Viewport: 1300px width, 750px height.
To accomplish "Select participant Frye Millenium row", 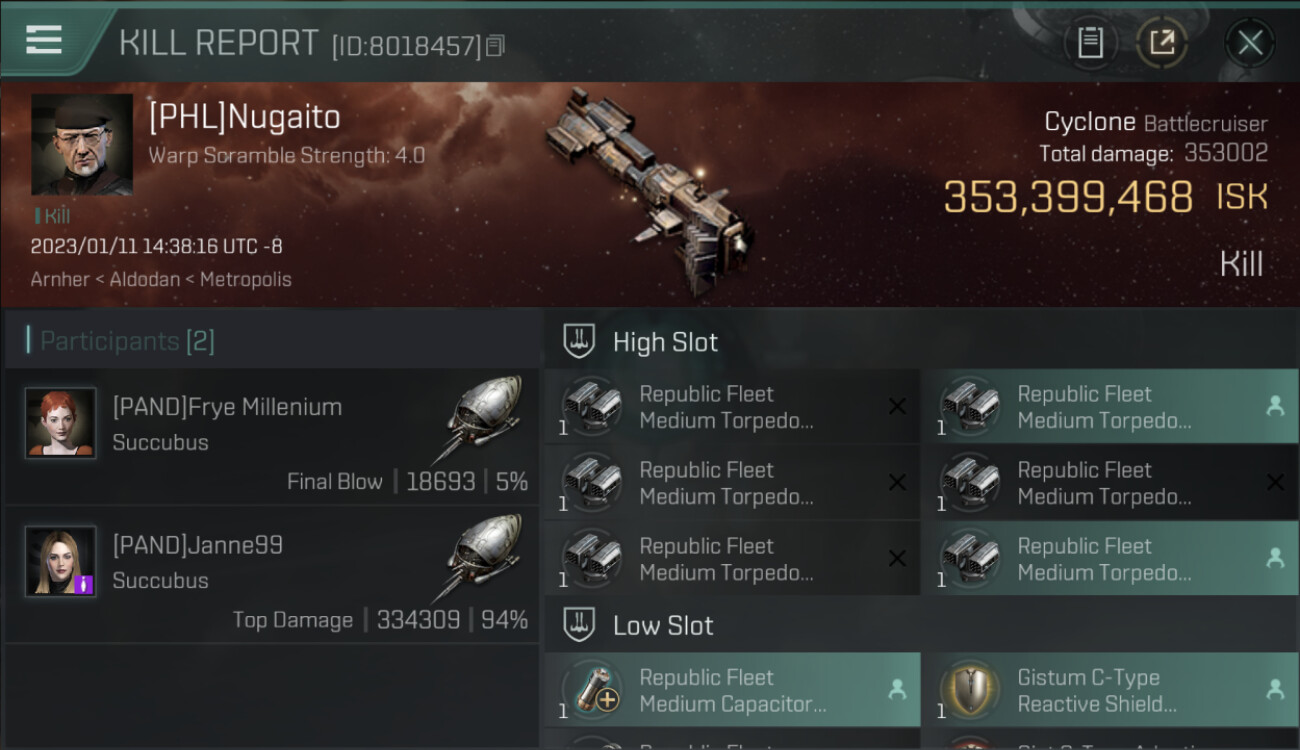I will coord(272,437).
